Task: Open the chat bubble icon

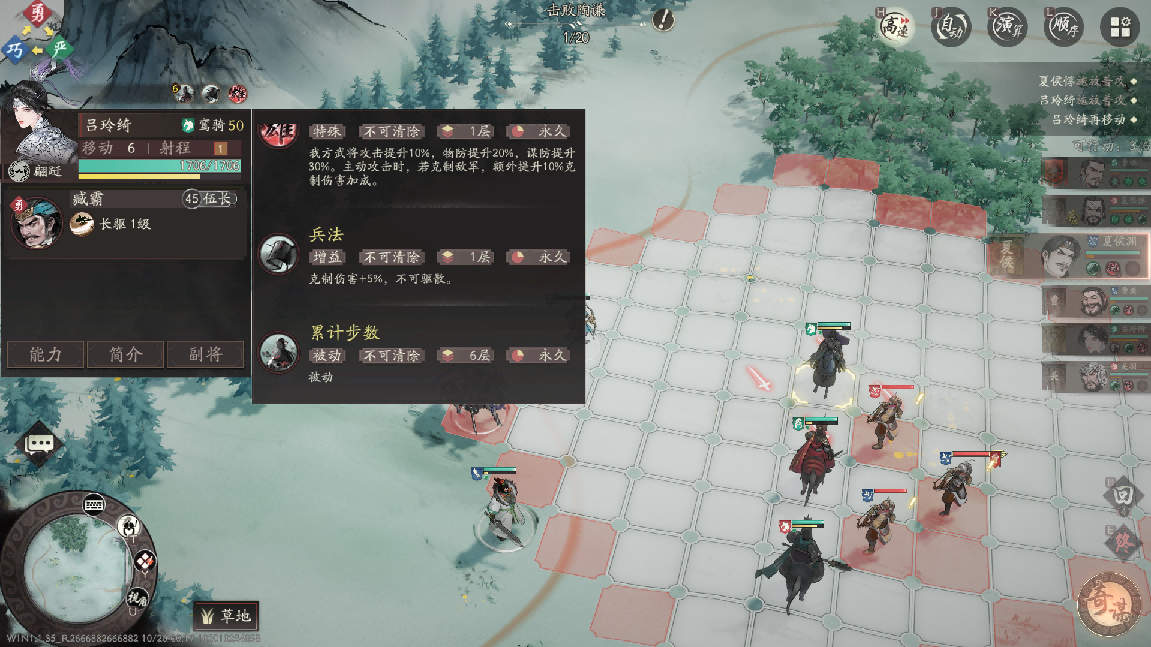Action: tap(40, 442)
